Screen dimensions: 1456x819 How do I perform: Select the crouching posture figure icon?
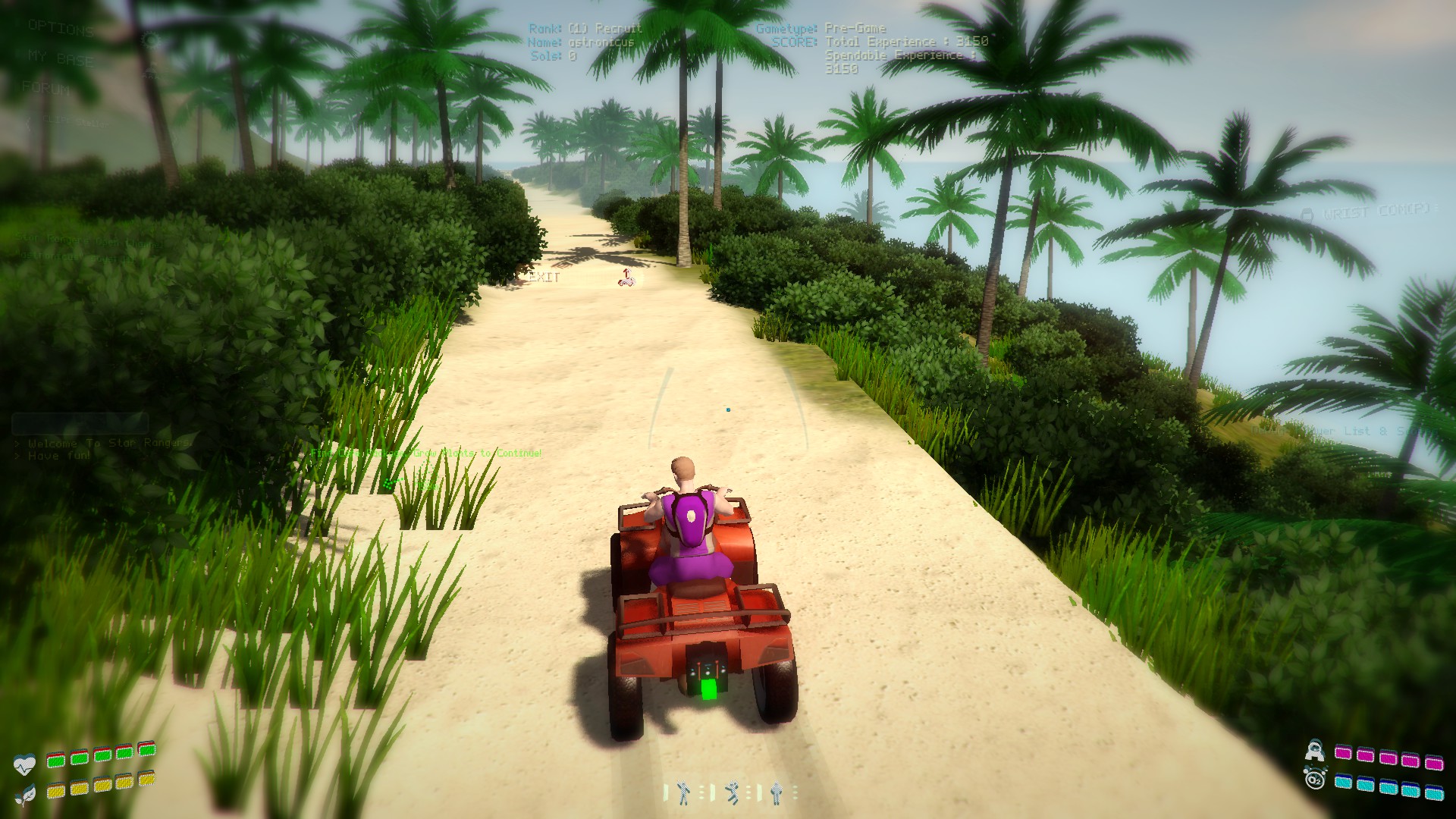click(x=733, y=792)
